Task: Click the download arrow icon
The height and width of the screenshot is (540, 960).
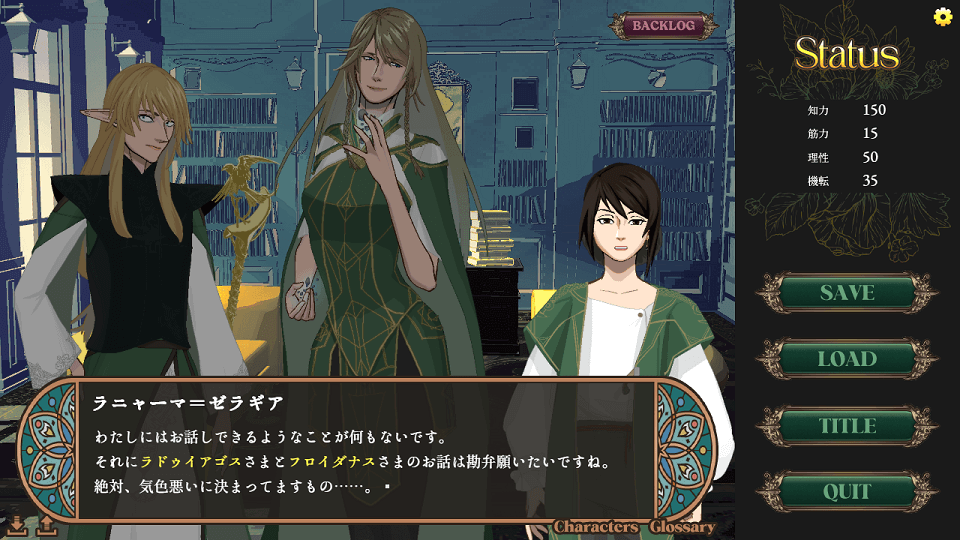Action: [17, 524]
